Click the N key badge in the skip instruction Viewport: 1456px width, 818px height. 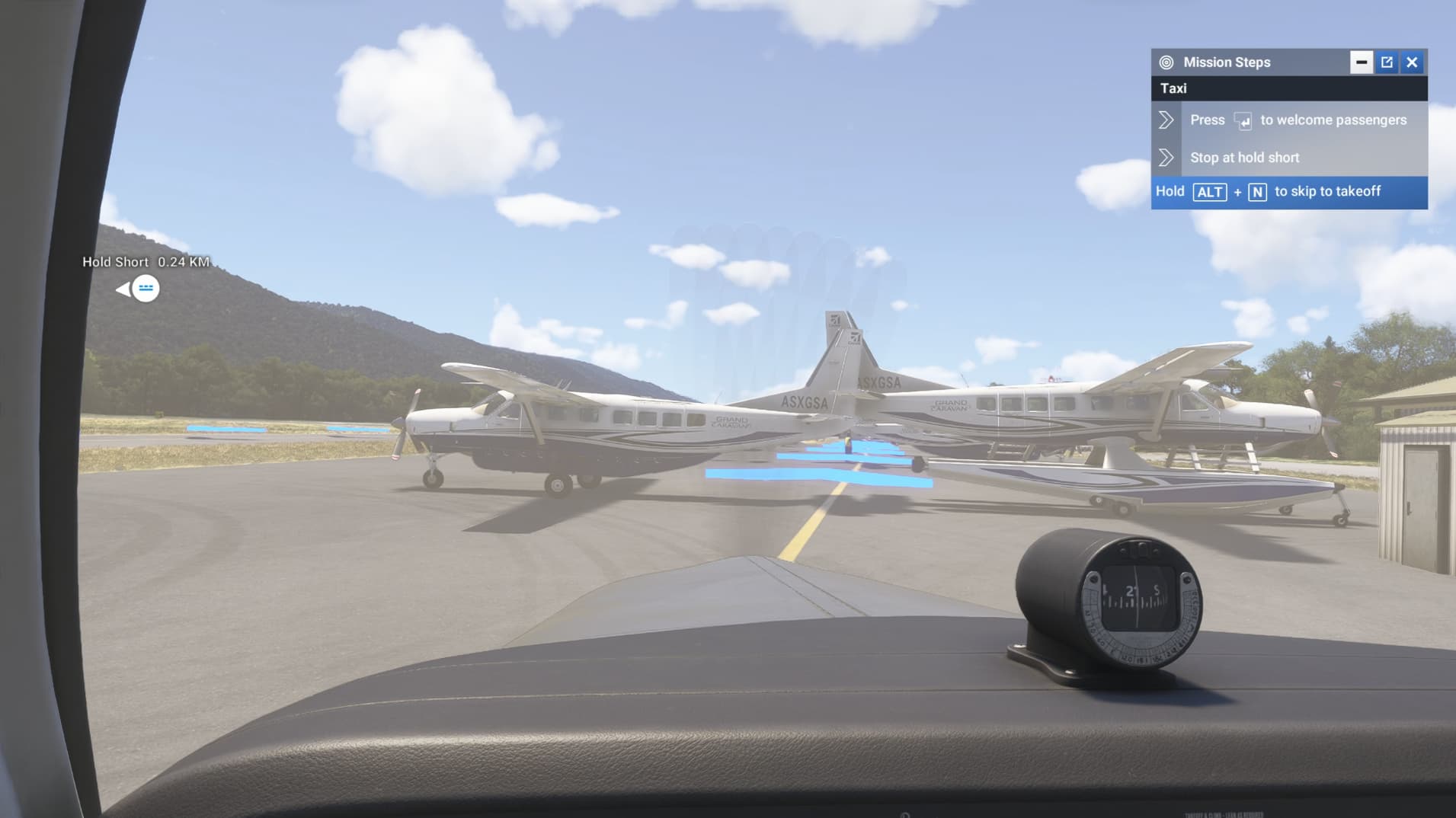[1256, 192]
